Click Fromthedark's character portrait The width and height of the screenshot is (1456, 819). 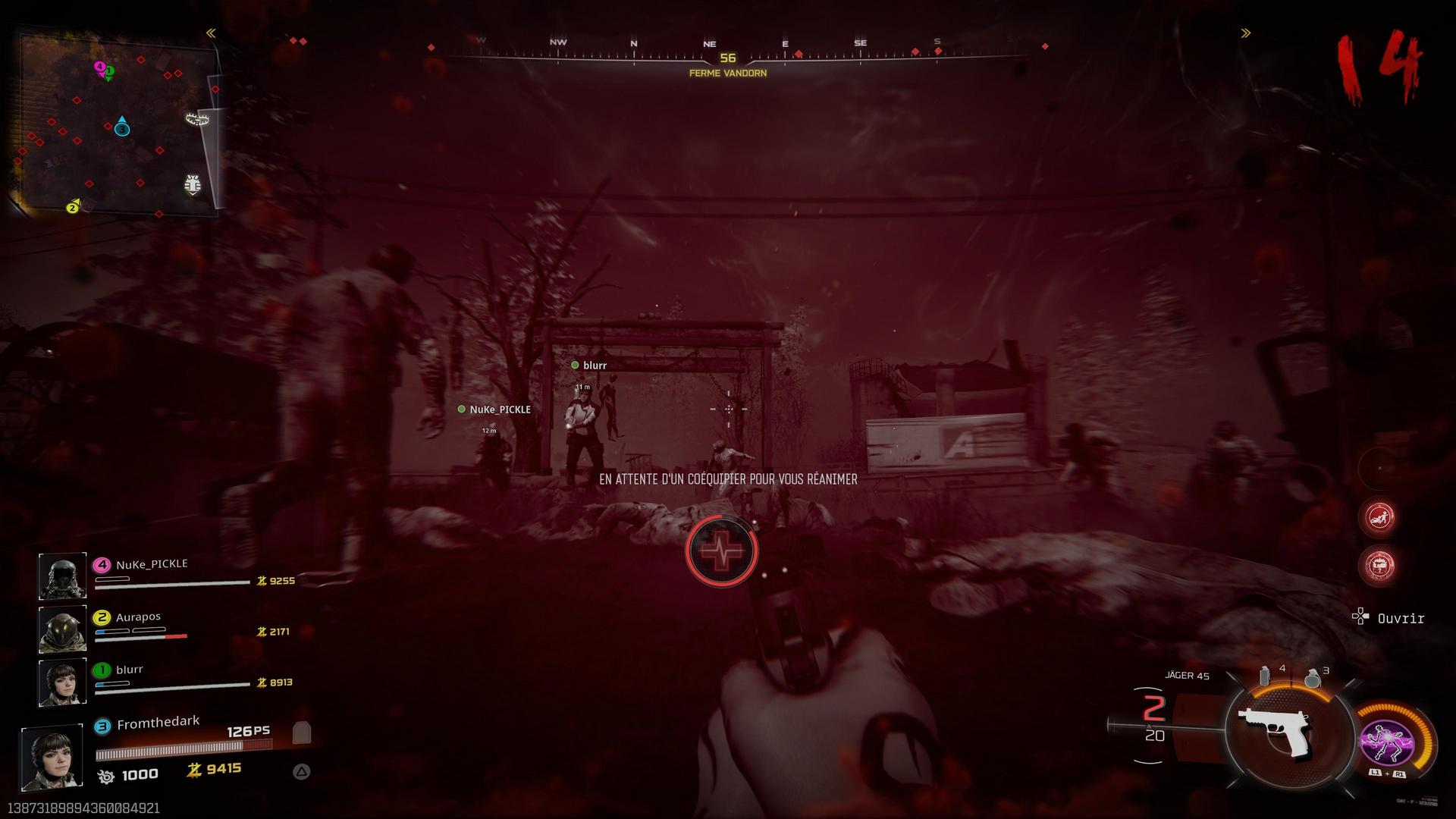click(x=52, y=757)
